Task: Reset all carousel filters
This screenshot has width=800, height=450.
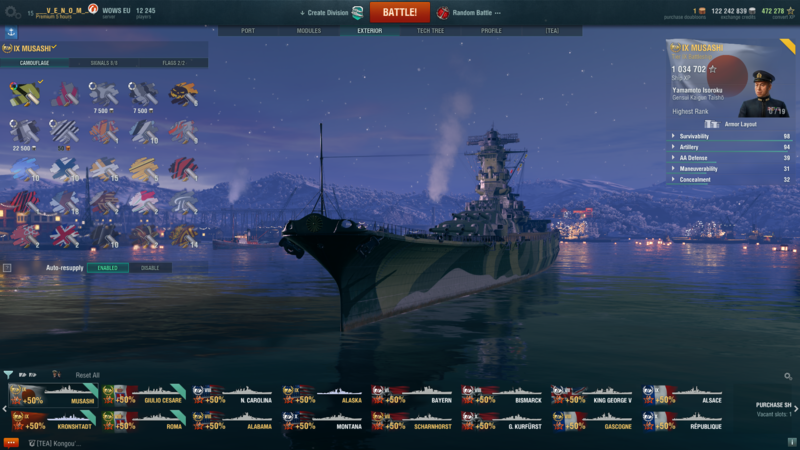Action: pos(87,375)
